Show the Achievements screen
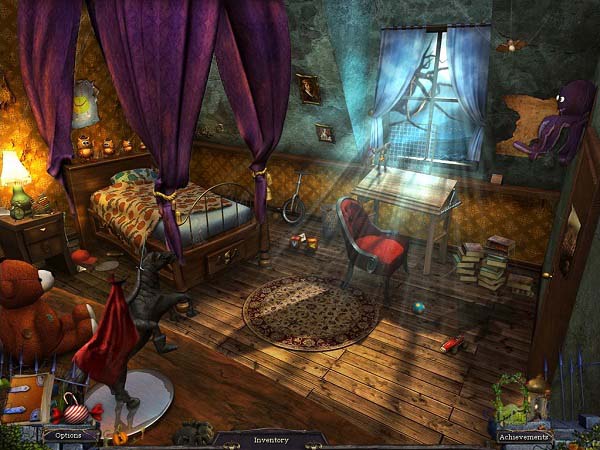Viewport: 600px width, 450px height. pyautogui.click(x=524, y=436)
